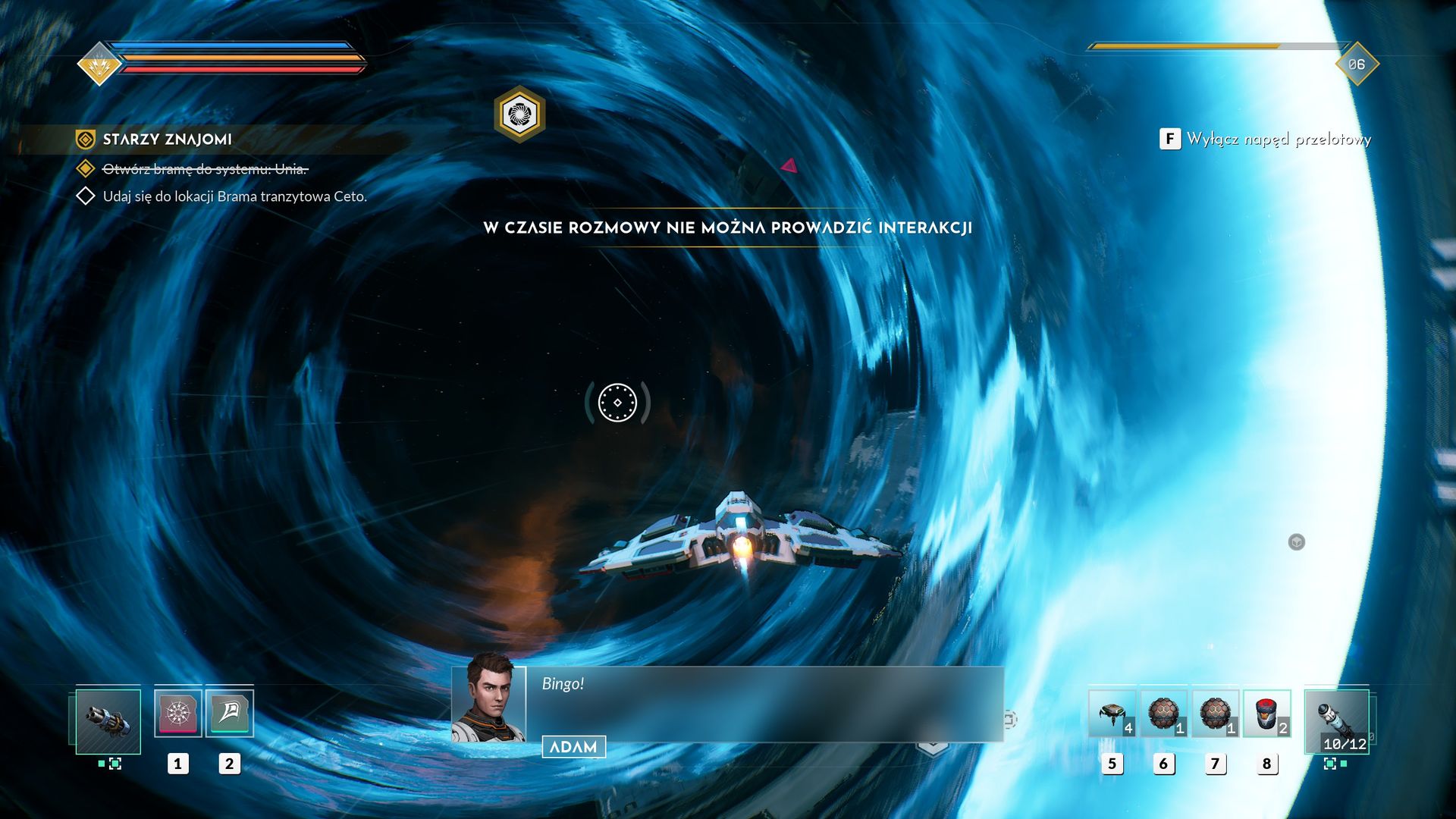Click the hexagonal jump gate marker icon
The image size is (1456, 819).
pos(519,115)
